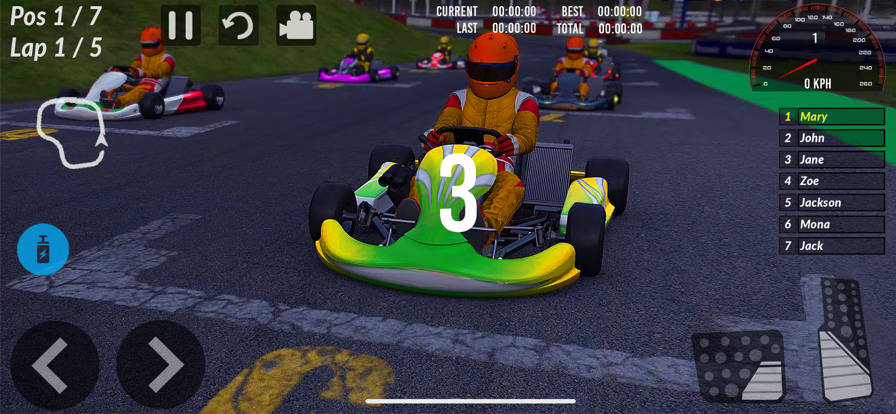The width and height of the screenshot is (896, 414).
Task: Restart the race with the reset arrow
Action: [238, 26]
